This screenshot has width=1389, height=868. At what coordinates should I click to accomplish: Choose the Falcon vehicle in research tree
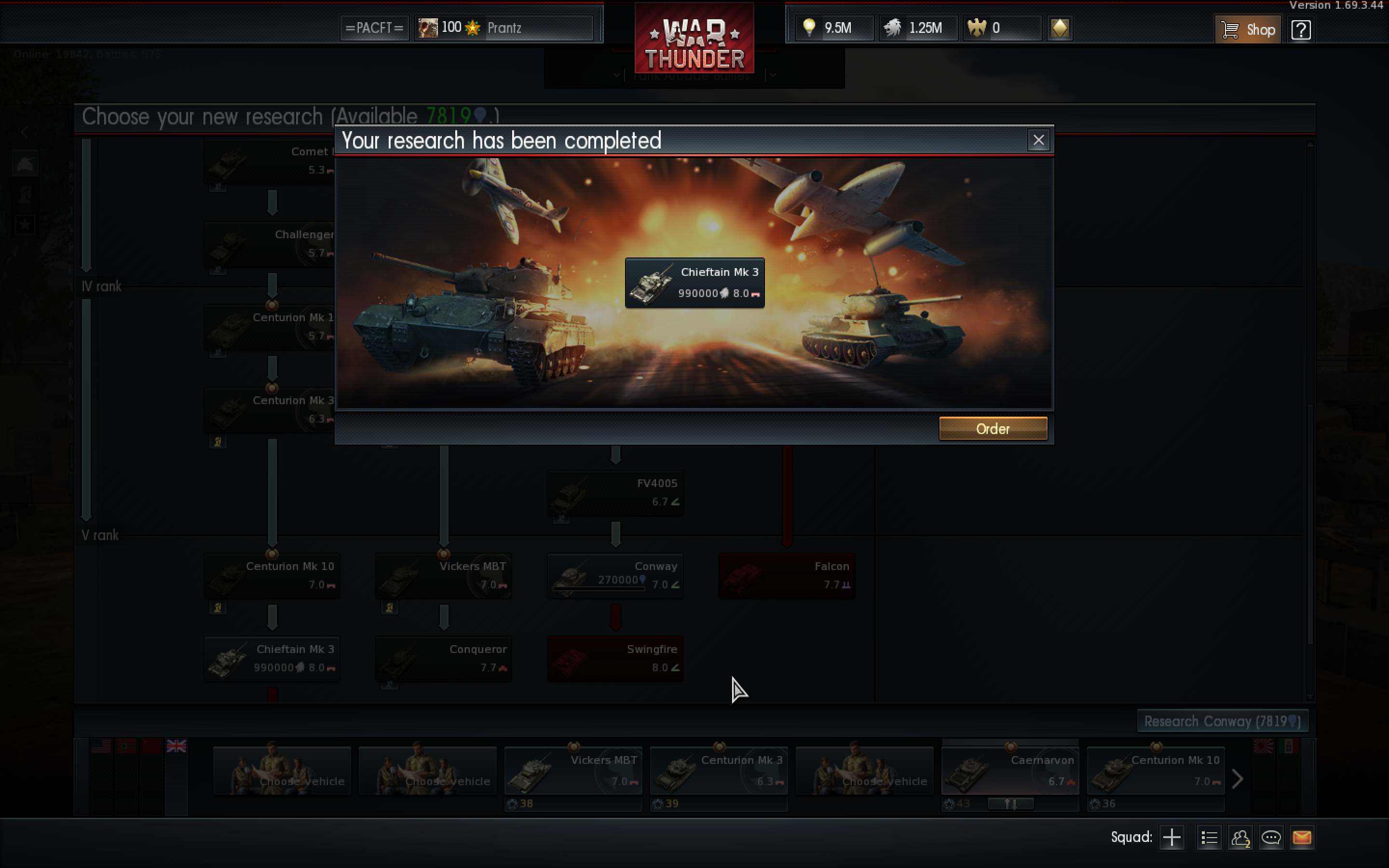(x=786, y=576)
